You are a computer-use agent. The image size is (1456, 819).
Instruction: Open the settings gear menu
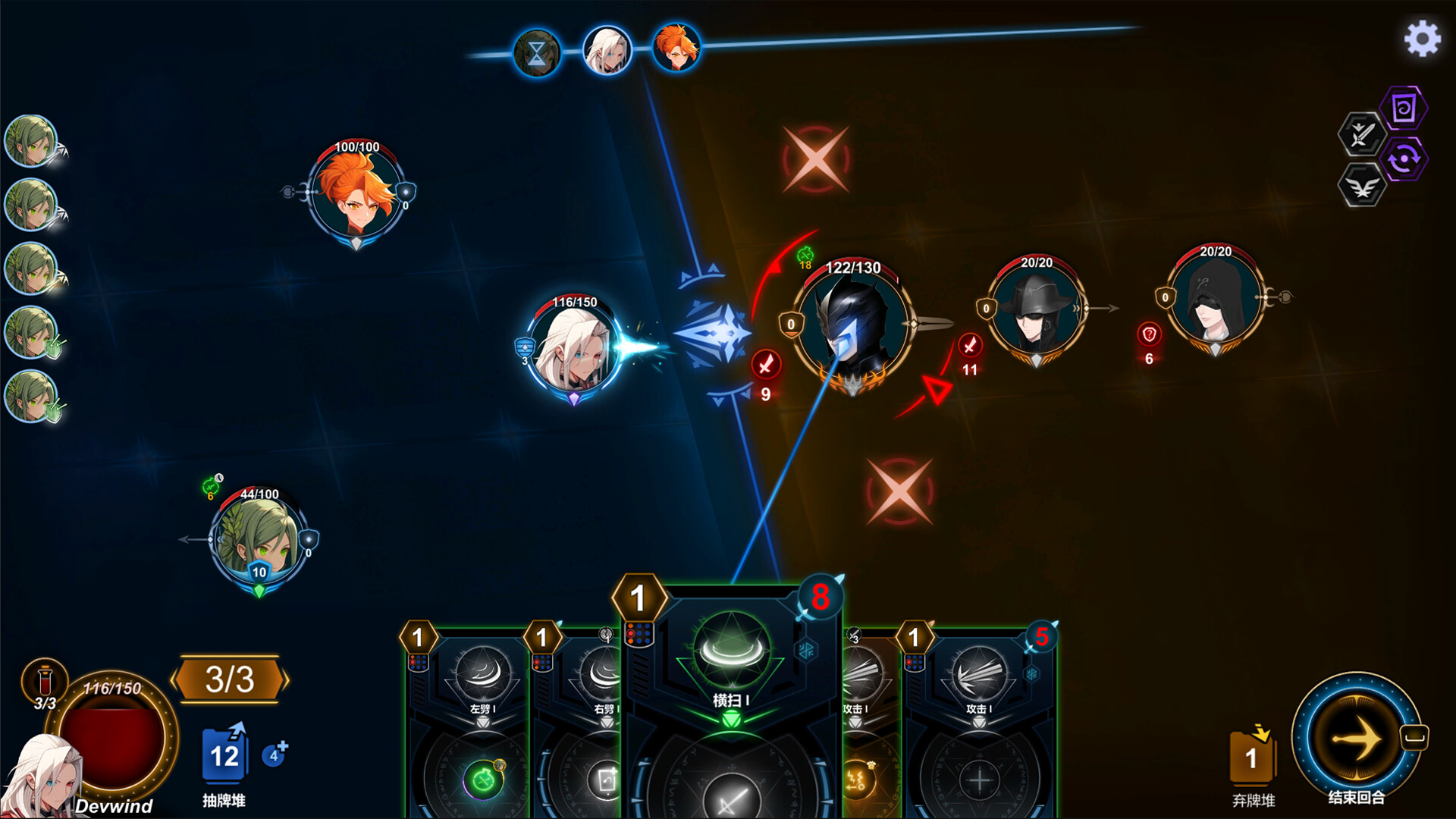click(x=1422, y=39)
